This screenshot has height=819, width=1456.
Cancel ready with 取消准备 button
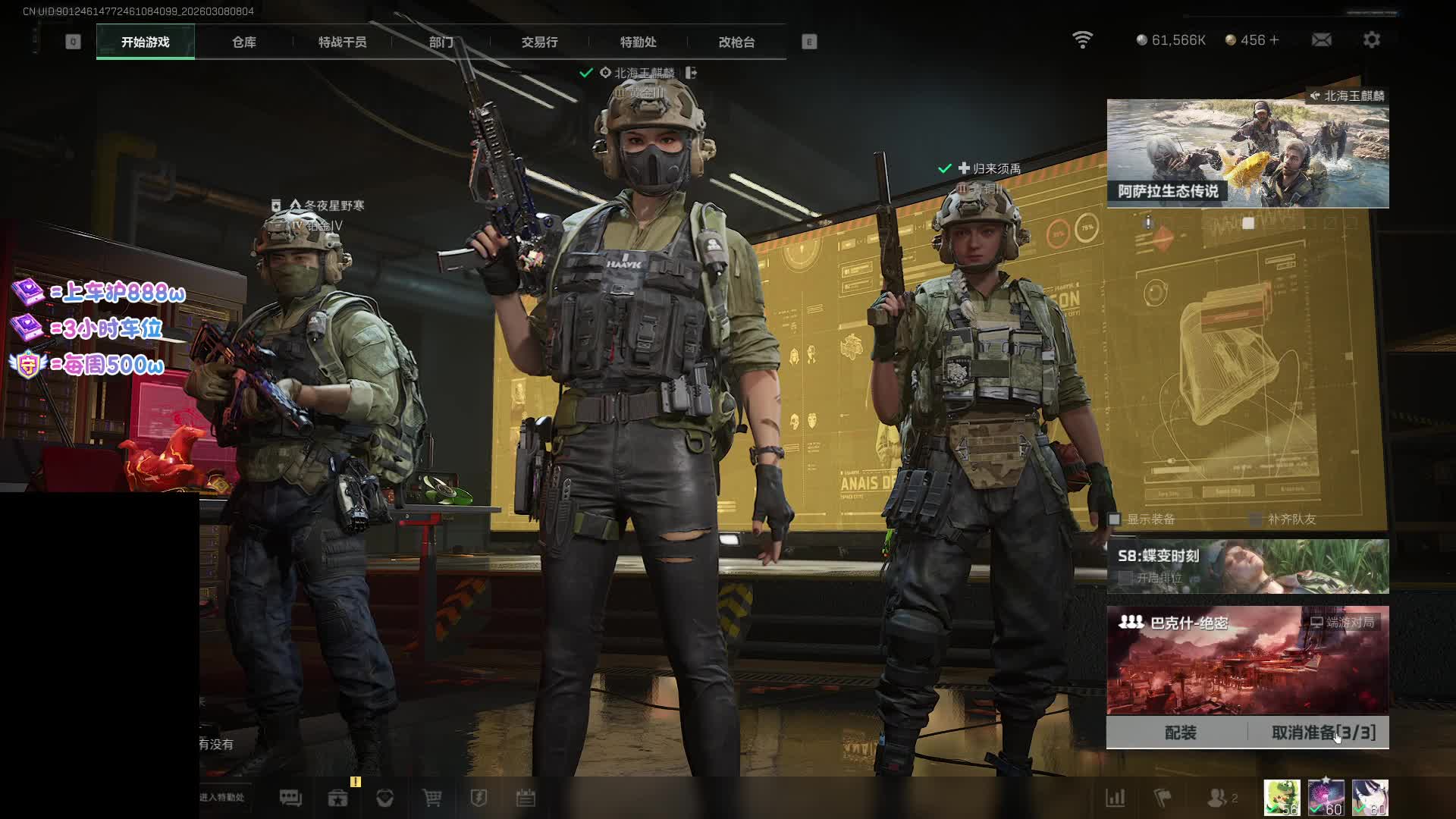click(x=1323, y=733)
